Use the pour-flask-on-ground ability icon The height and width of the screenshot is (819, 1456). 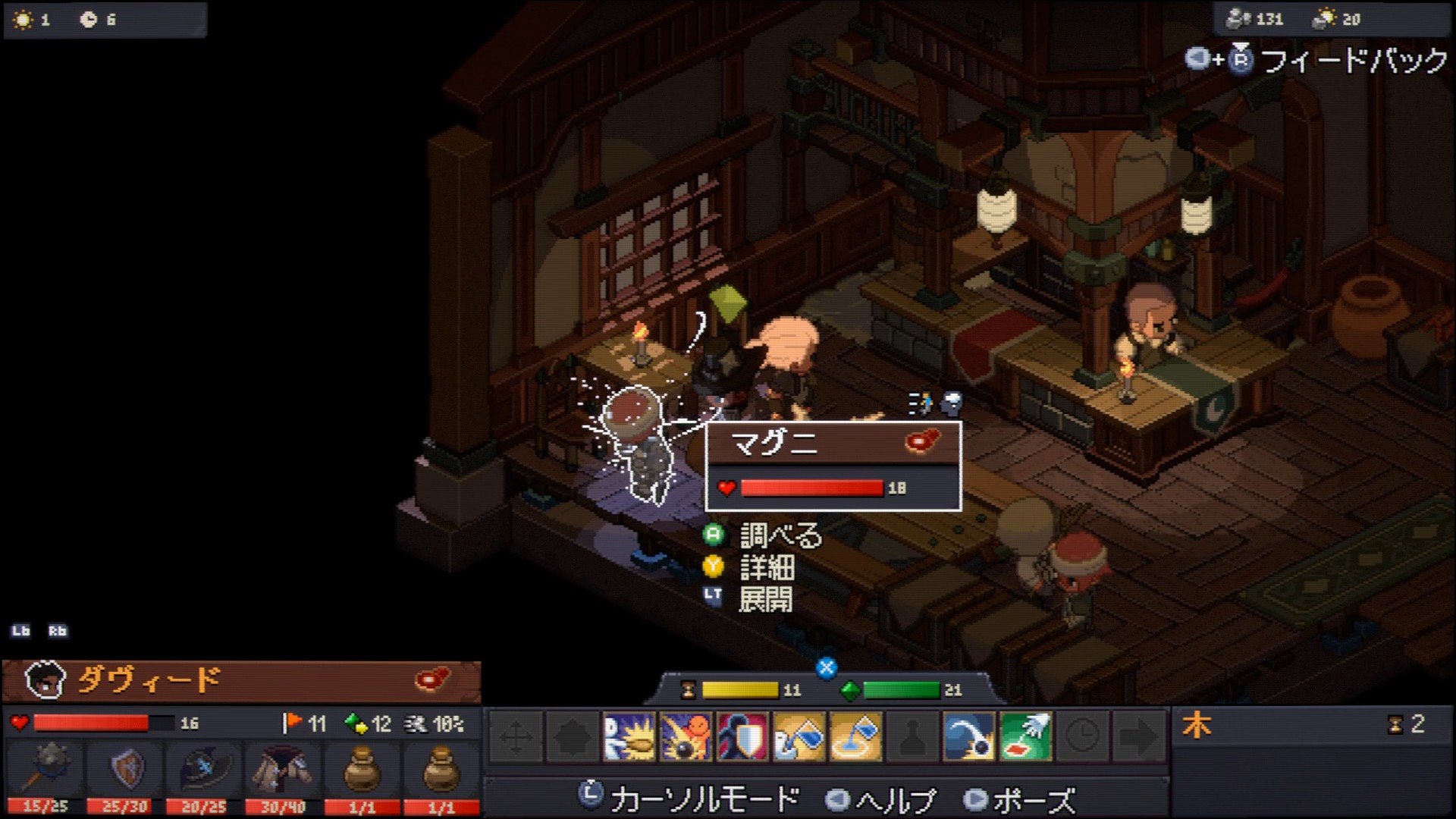tap(856, 736)
